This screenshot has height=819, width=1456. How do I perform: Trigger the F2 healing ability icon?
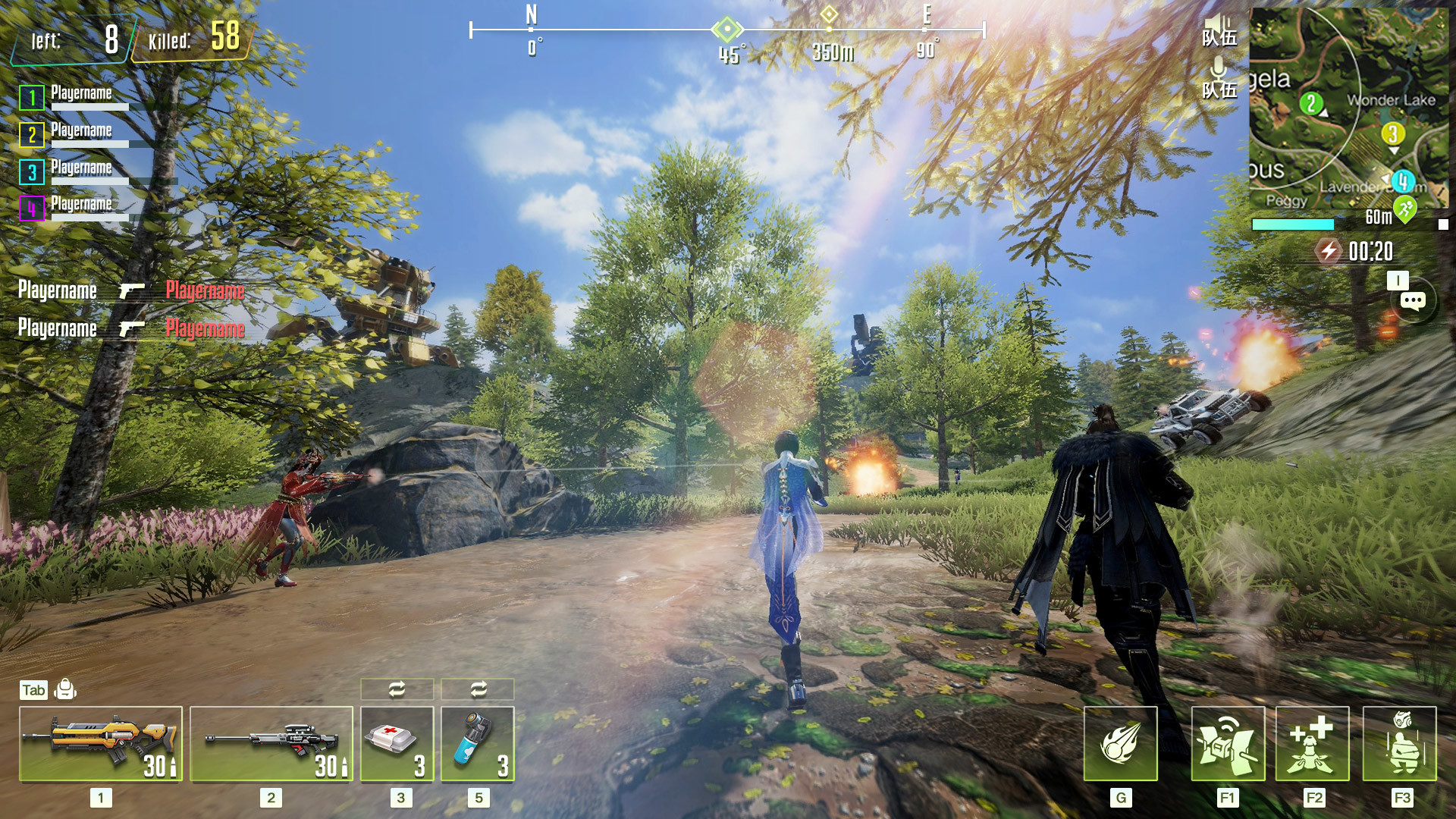1312,743
